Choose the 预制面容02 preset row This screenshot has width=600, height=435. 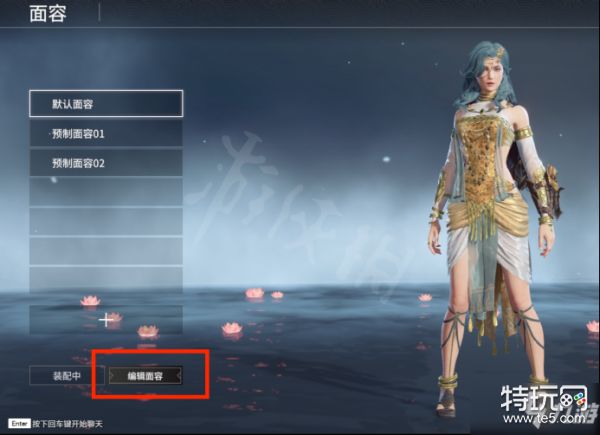[x=106, y=162]
